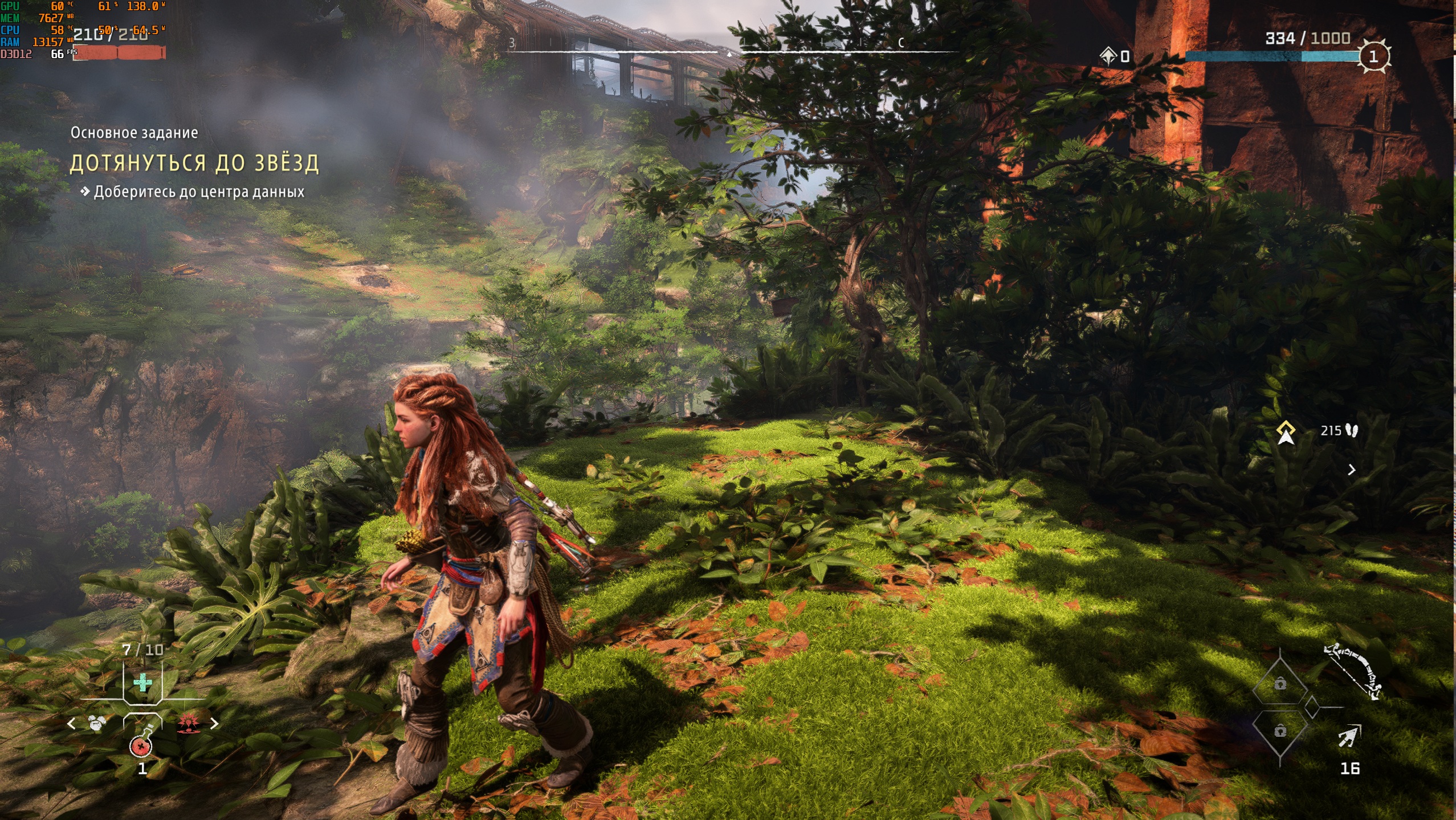Click the compass bar

coord(729,51)
